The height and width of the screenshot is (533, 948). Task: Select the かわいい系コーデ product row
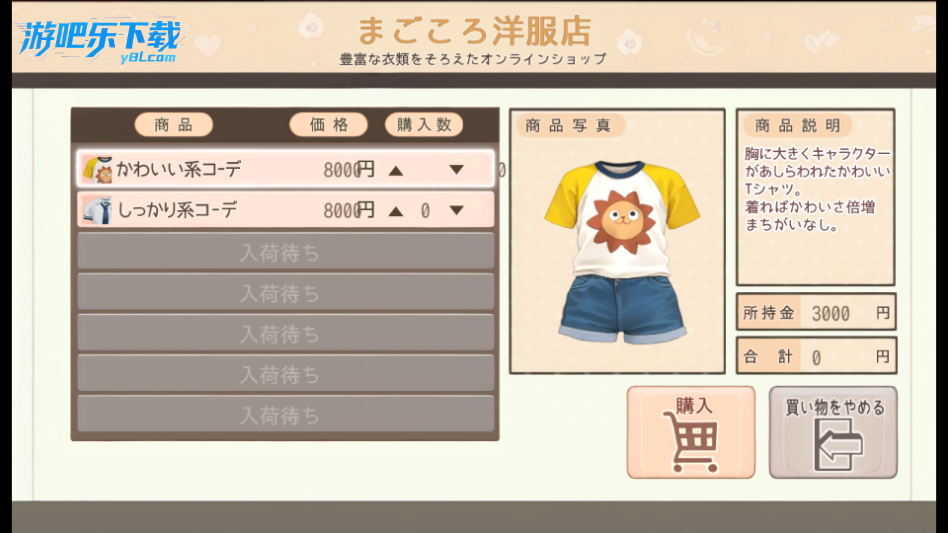[x=200, y=169]
